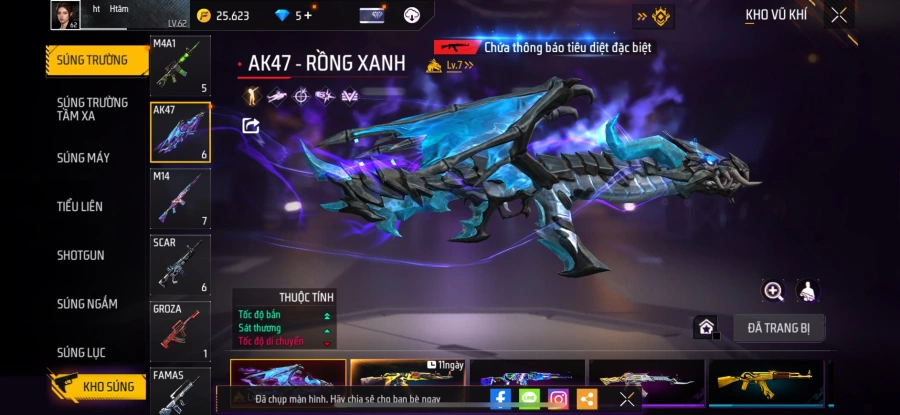This screenshot has height=415, width=900.
Task: Zoom in with the magnifier icon
Action: pyautogui.click(x=773, y=291)
